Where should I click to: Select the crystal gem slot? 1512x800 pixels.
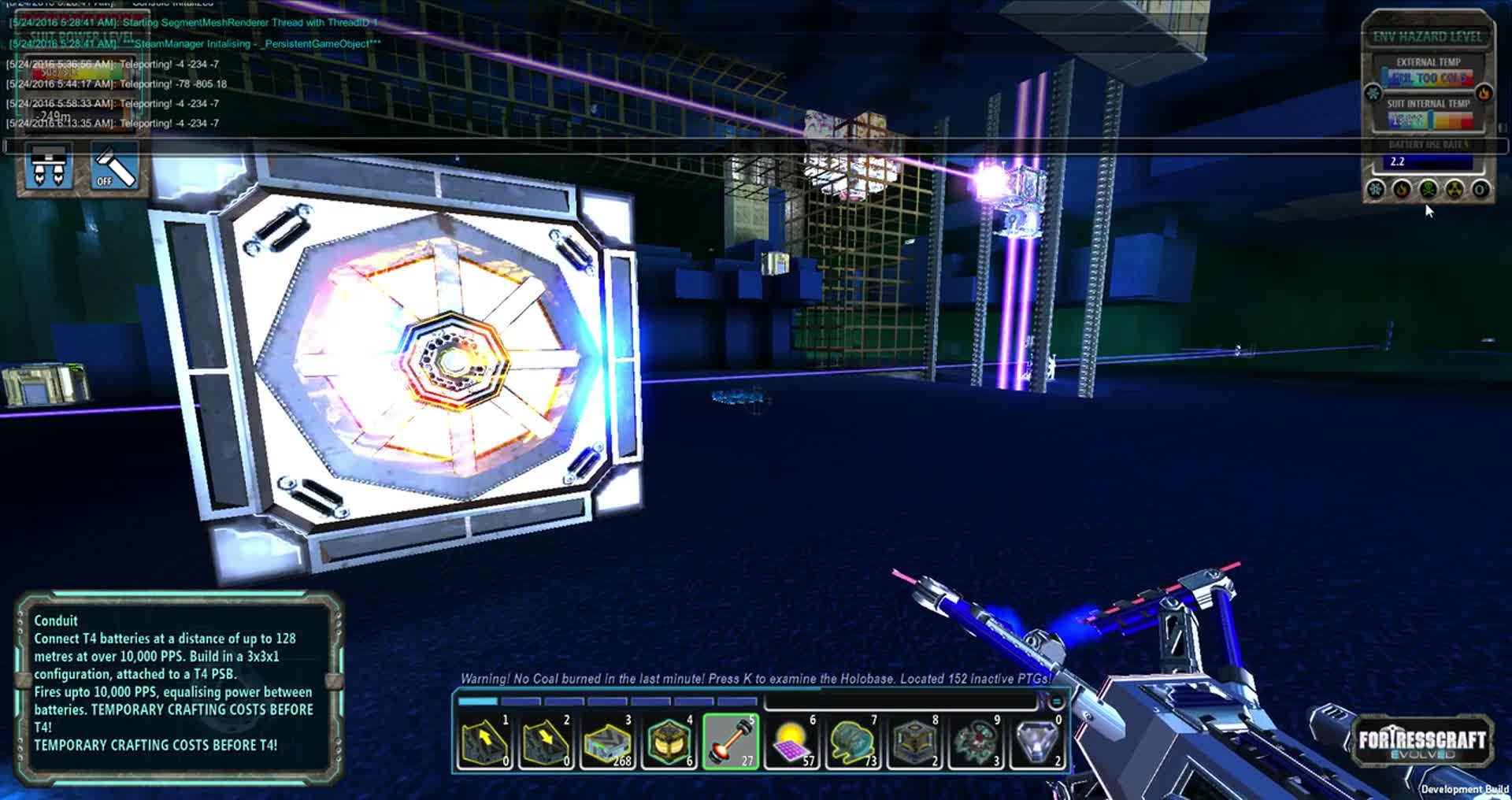pyautogui.click(x=1037, y=742)
